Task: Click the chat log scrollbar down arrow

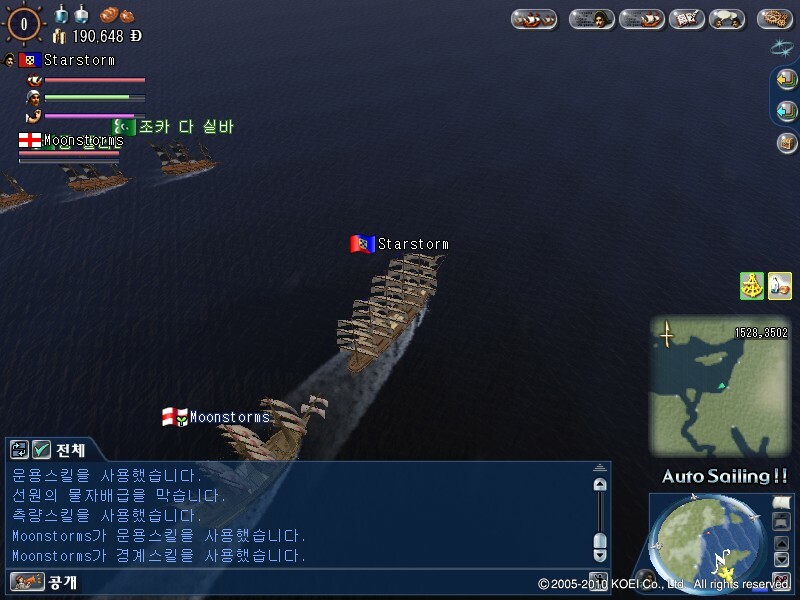Action: 599,554
